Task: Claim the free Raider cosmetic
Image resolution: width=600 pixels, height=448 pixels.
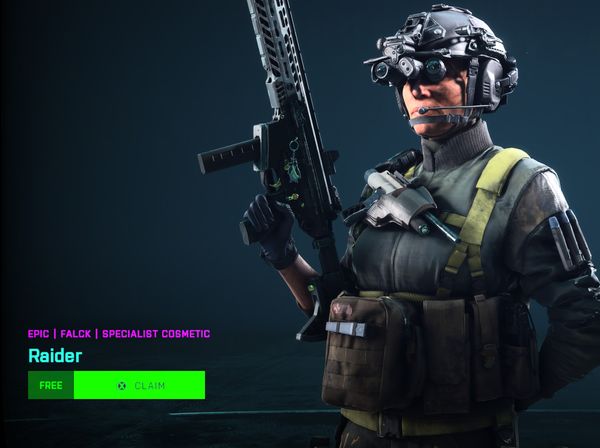Action: tap(139, 385)
